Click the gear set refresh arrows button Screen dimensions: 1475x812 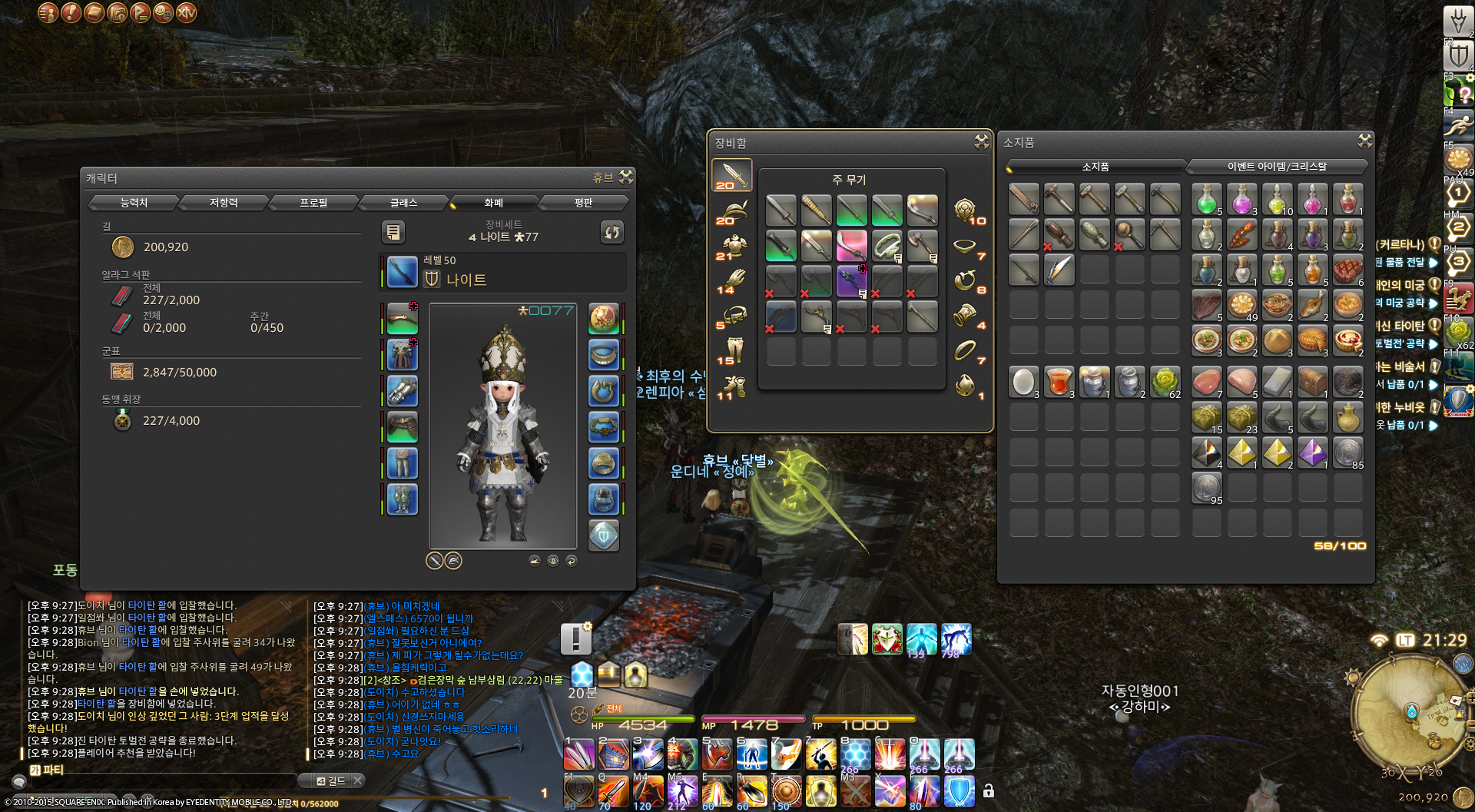612,232
